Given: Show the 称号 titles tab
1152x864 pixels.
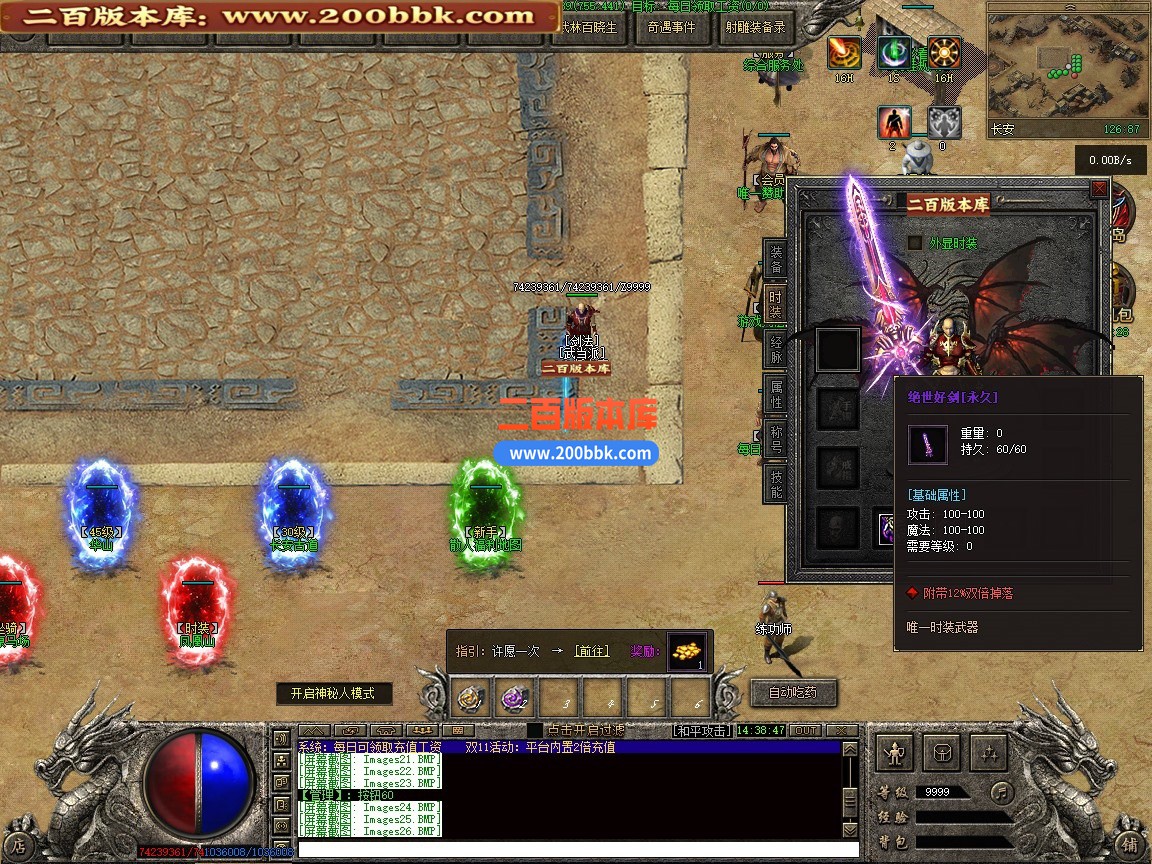Looking at the screenshot, I should [776, 439].
